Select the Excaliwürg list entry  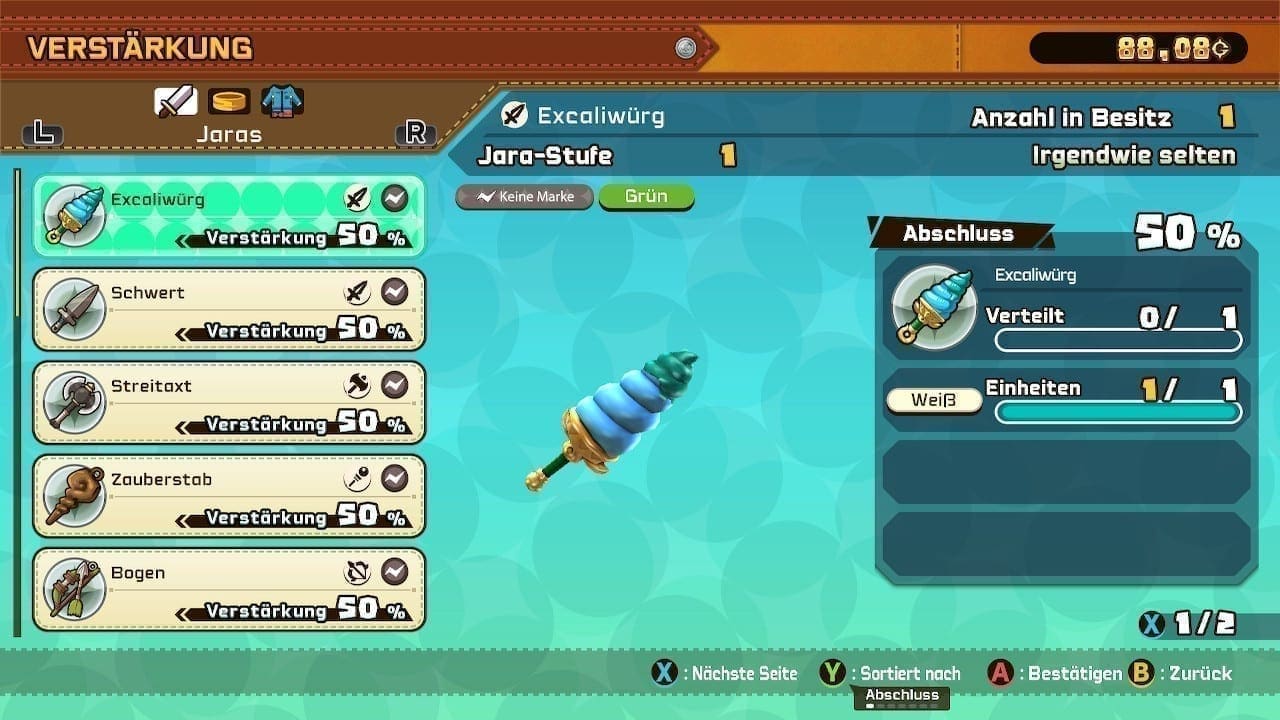tap(229, 216)
